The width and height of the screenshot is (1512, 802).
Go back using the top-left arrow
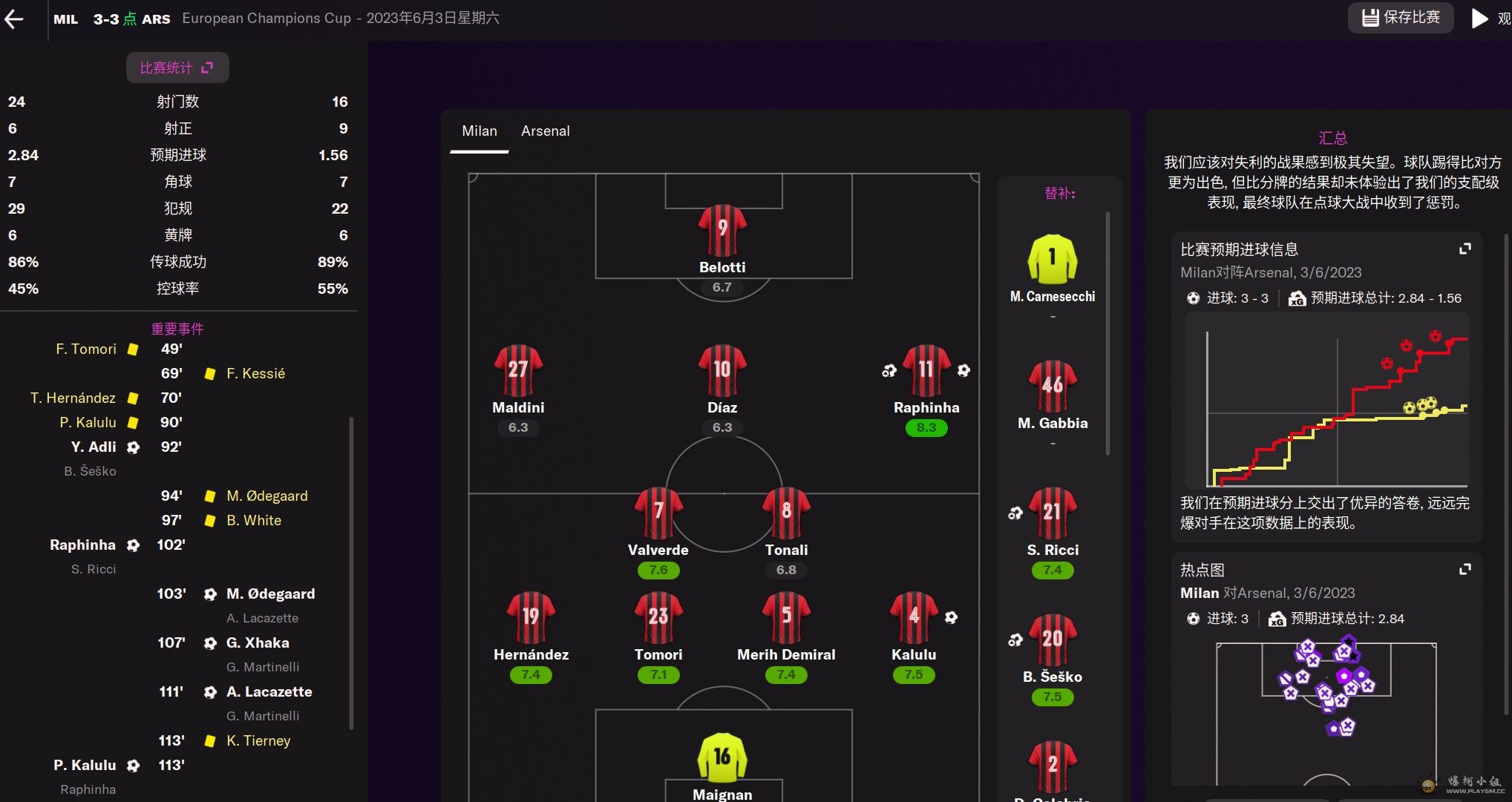(14, 19)
